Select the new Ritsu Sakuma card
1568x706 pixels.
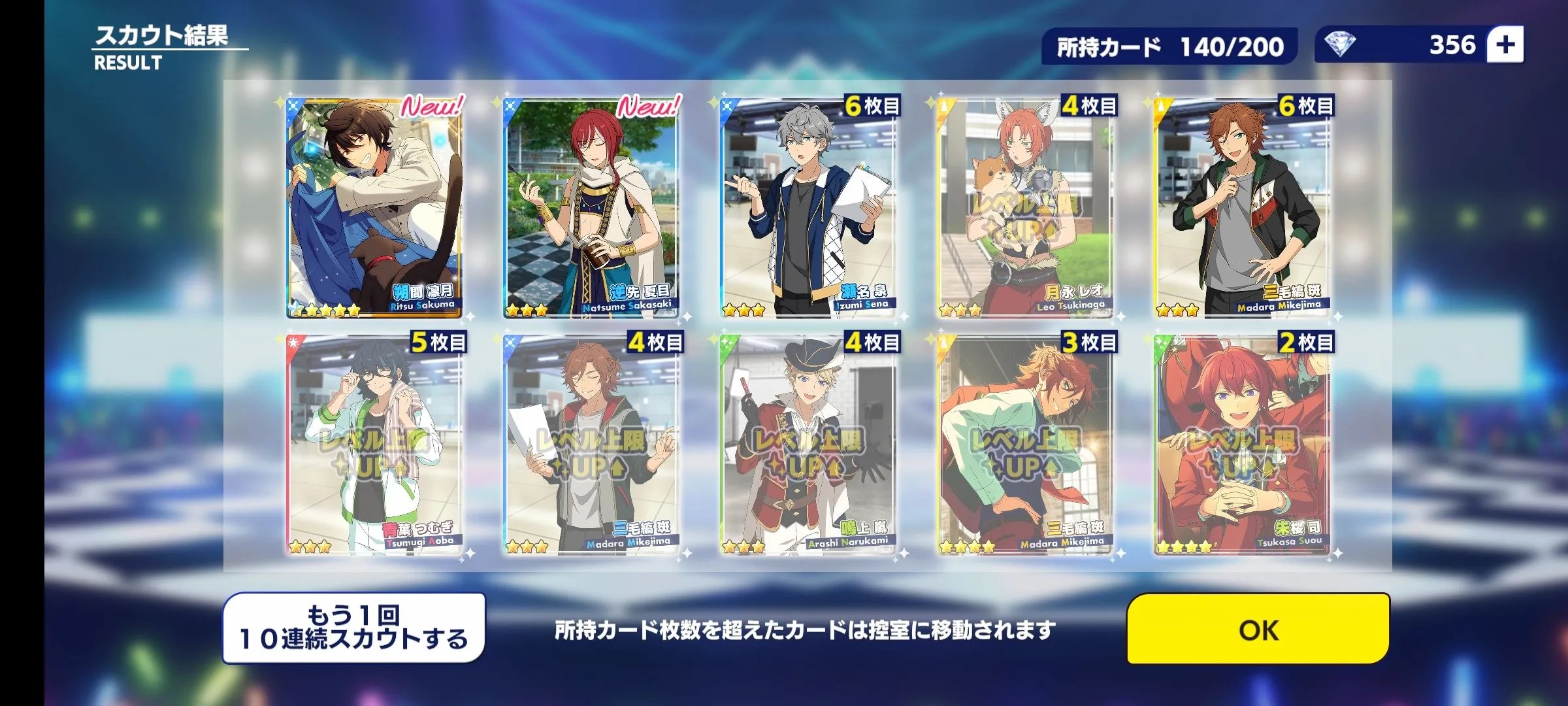tap(374, 209)
